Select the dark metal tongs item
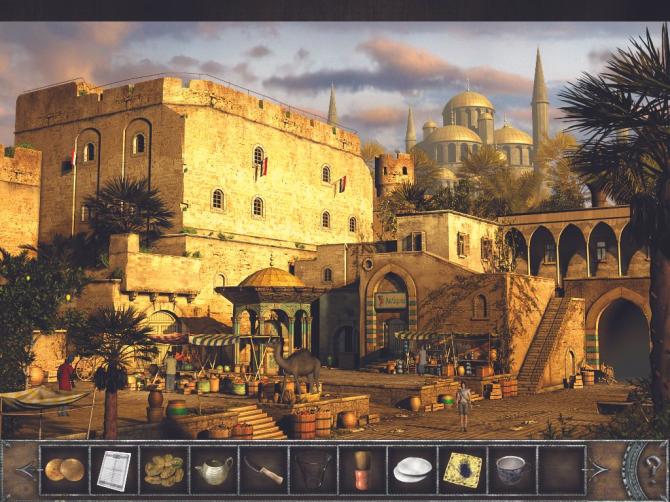Screen dimensions: 670x502 tap(313, 469)
